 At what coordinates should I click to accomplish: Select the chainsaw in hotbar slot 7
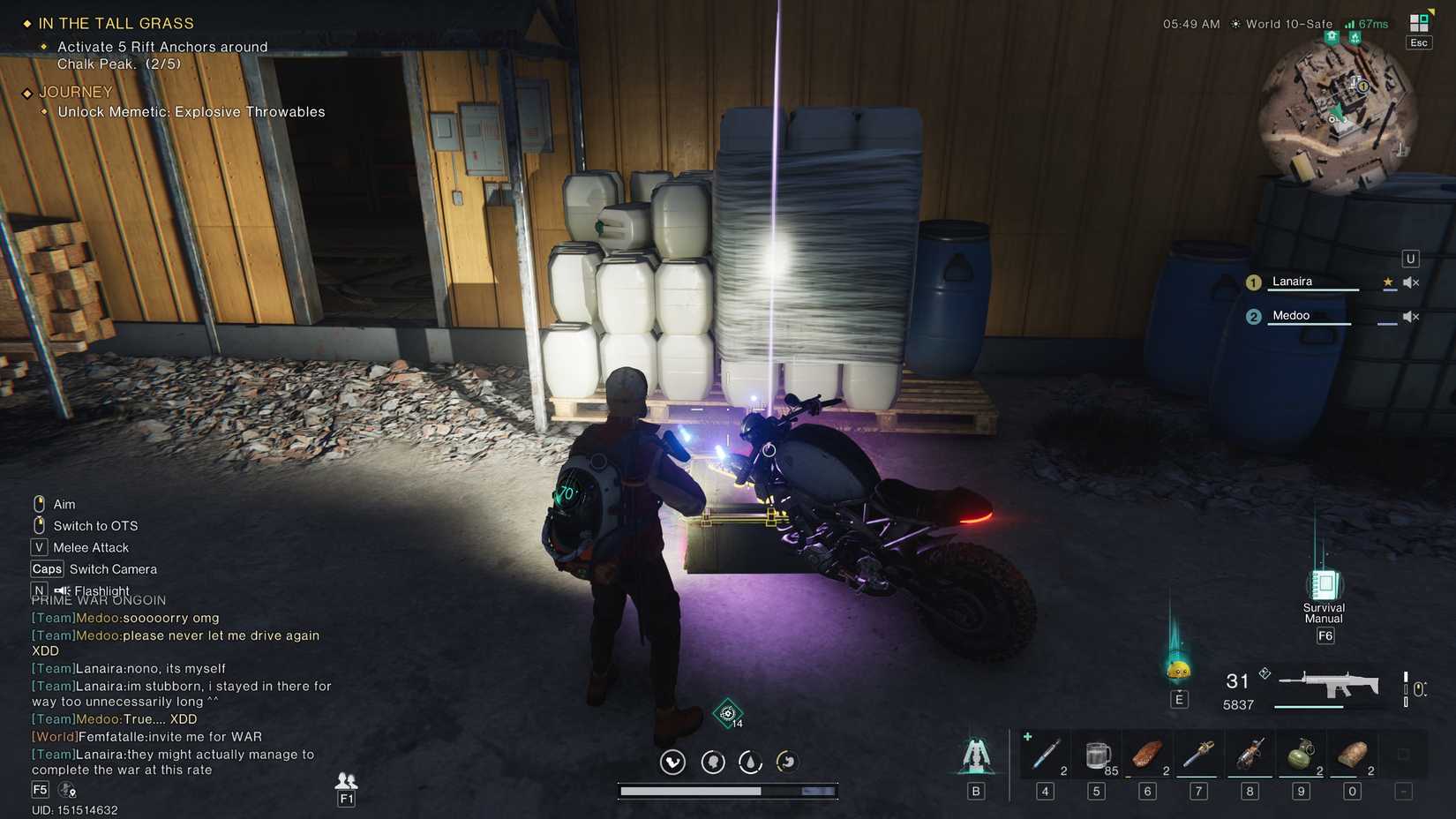click(x=1198, y=755)
